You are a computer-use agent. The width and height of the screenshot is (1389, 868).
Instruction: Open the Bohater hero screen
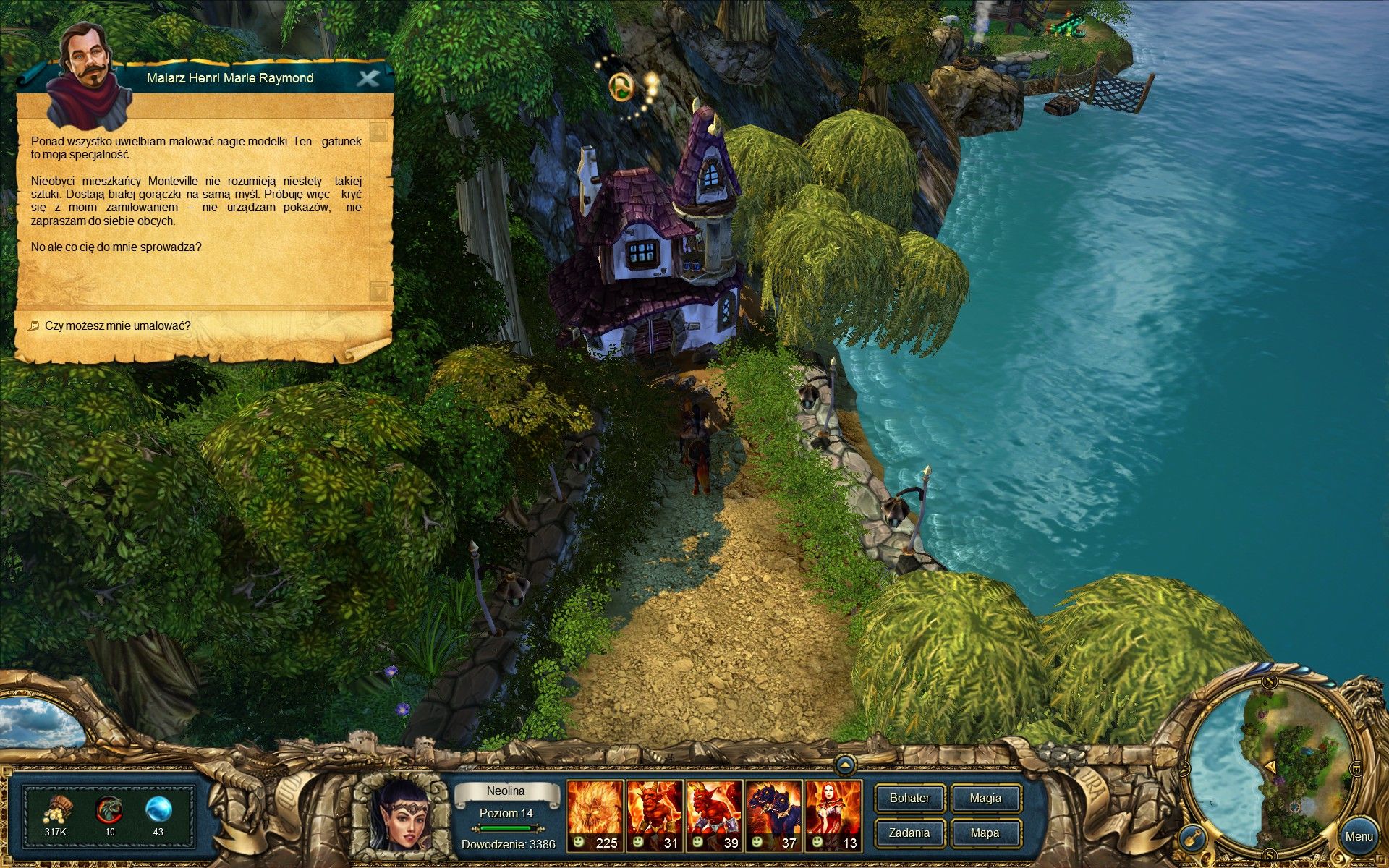click(909, 799)
